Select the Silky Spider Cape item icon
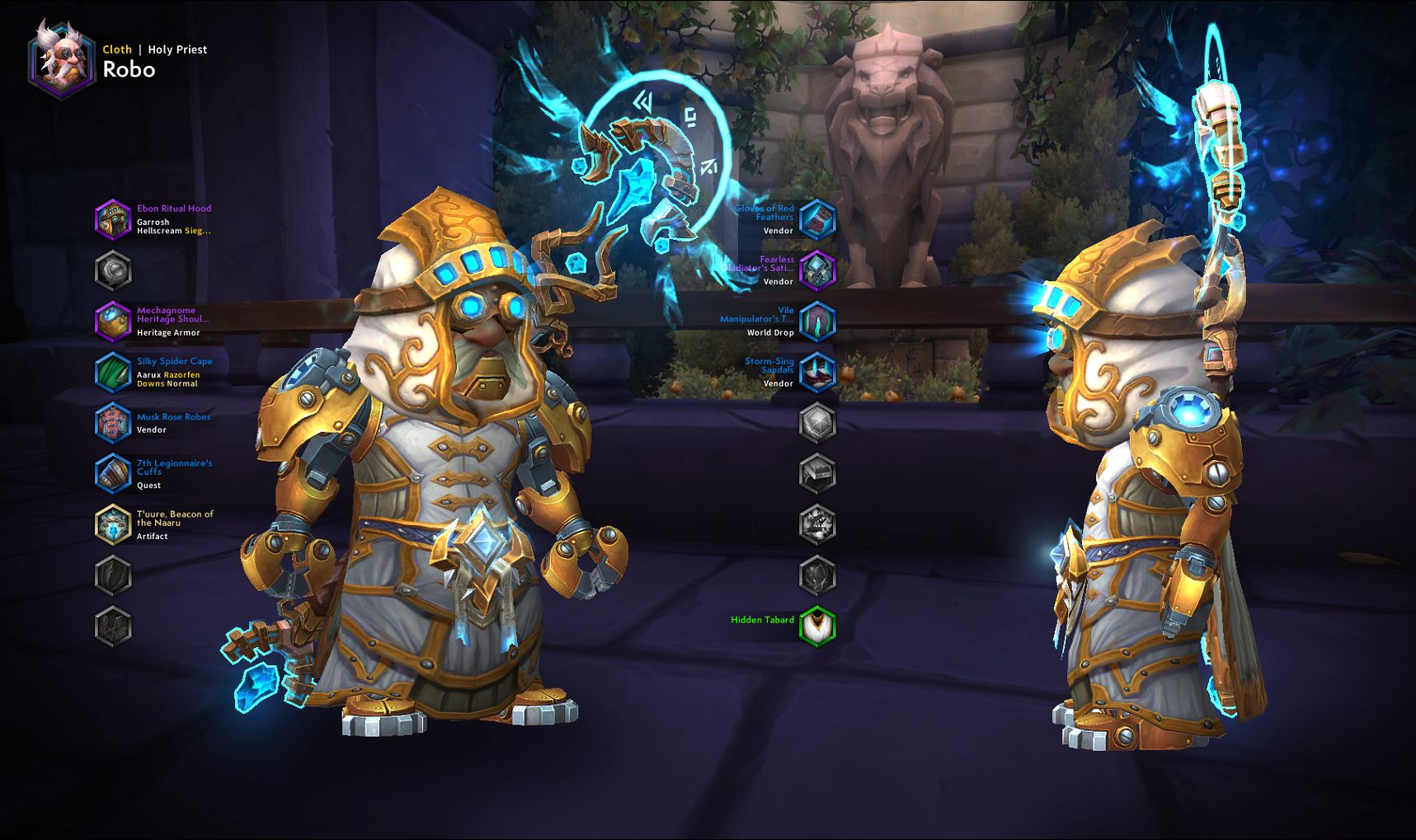The height and width of the screenshot is (840, 1416). pos(114,372)
